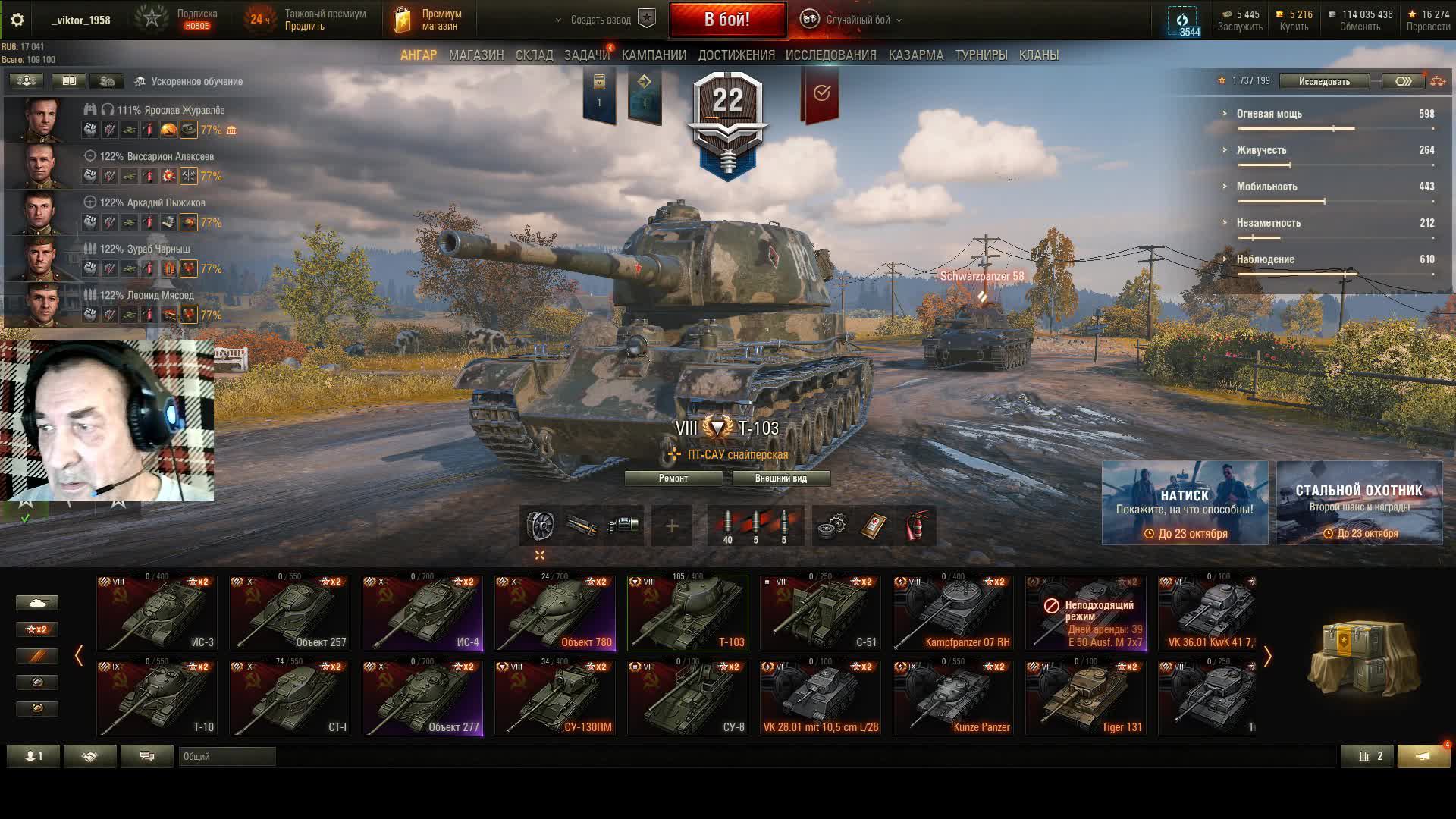This screenshot has width=1456, height=819.
Task: Click the 'Ремонт' button
Action: pyautogui.click(x=673, y=479)
